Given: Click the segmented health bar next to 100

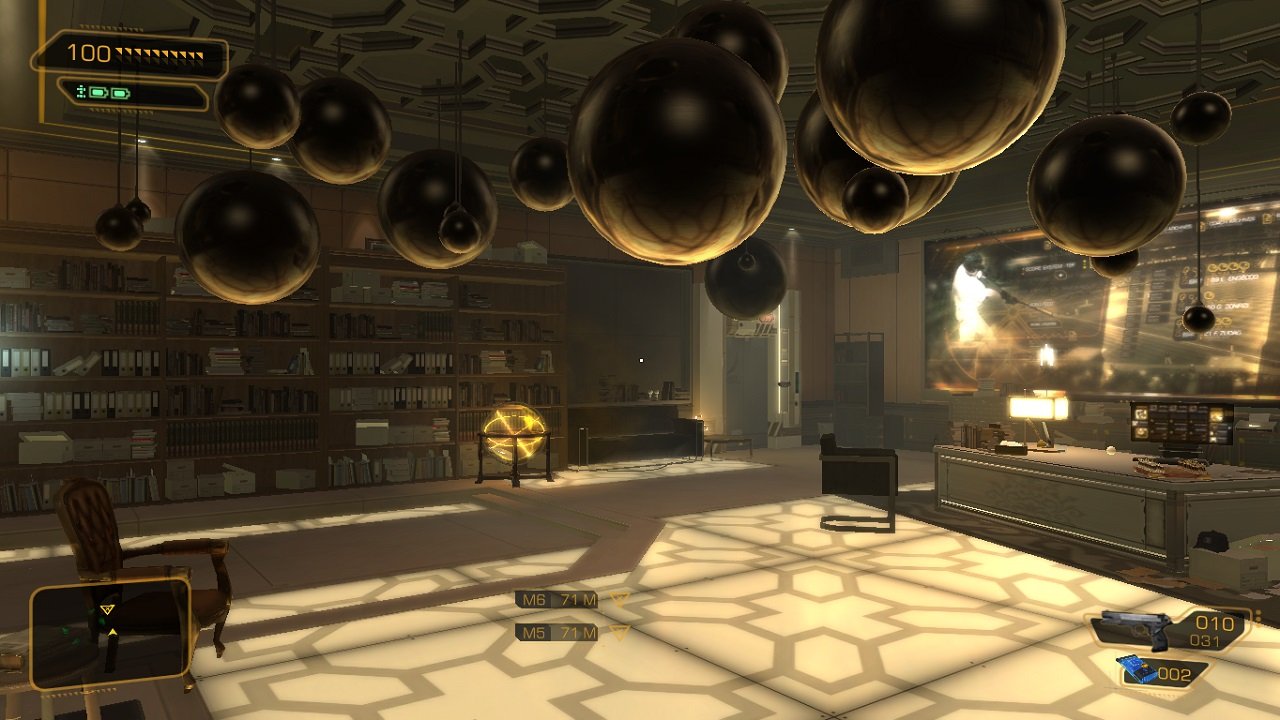Looking at the screenshot, I should coord(158,54).
